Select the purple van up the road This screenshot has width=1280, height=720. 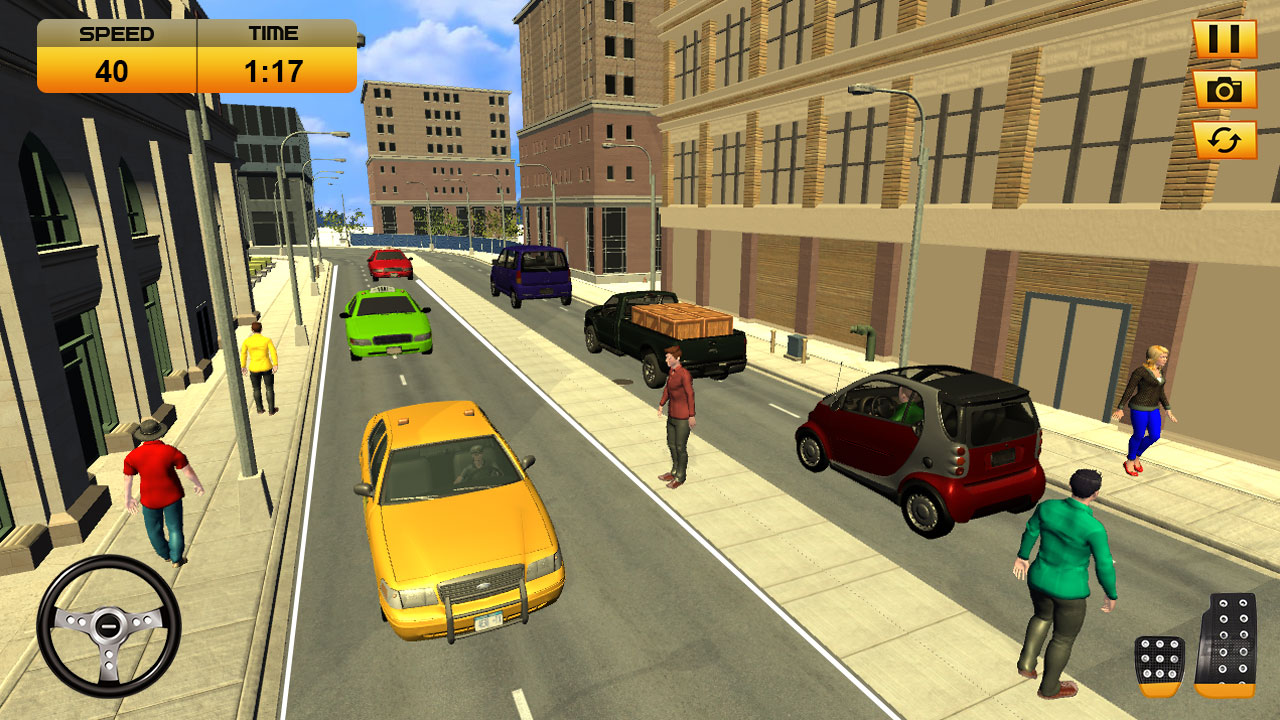pyautogui.click(x=530, y=275)
